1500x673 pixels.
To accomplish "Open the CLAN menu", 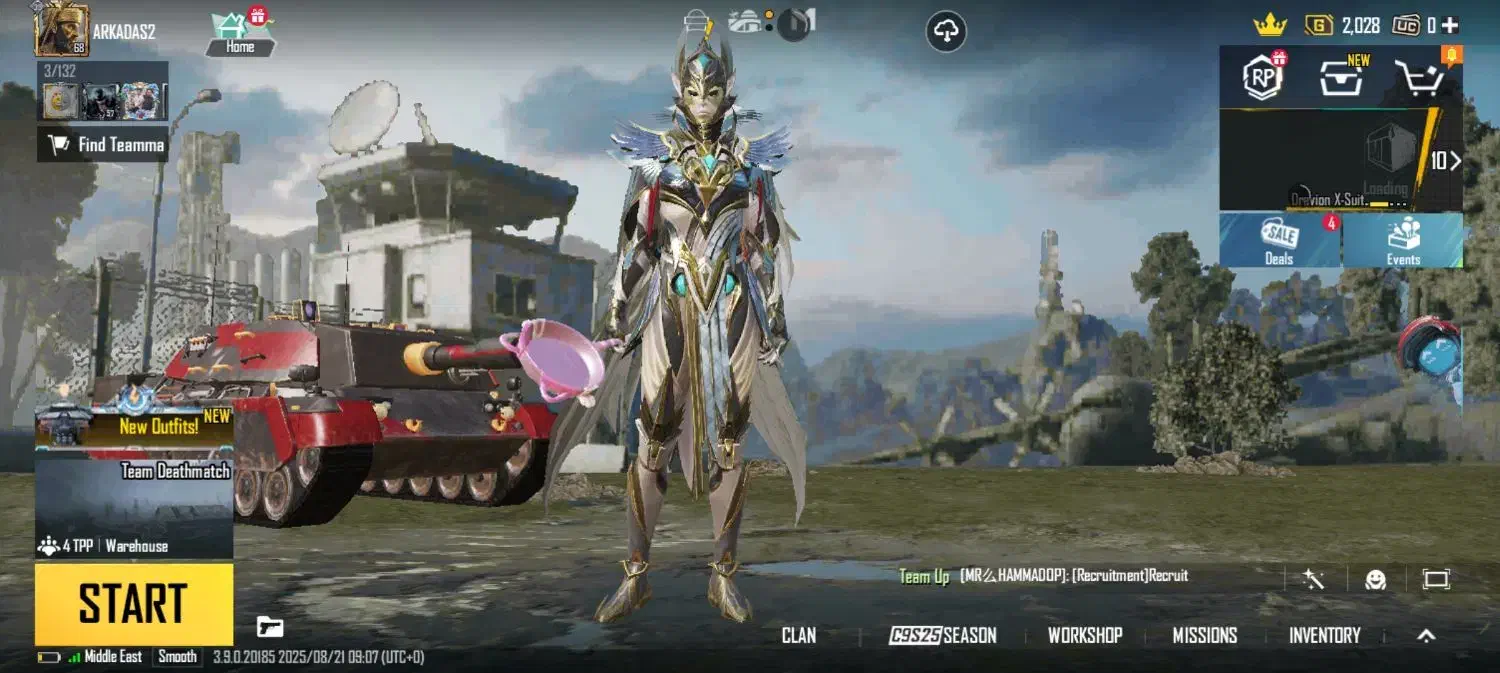I will coord(798,635).
